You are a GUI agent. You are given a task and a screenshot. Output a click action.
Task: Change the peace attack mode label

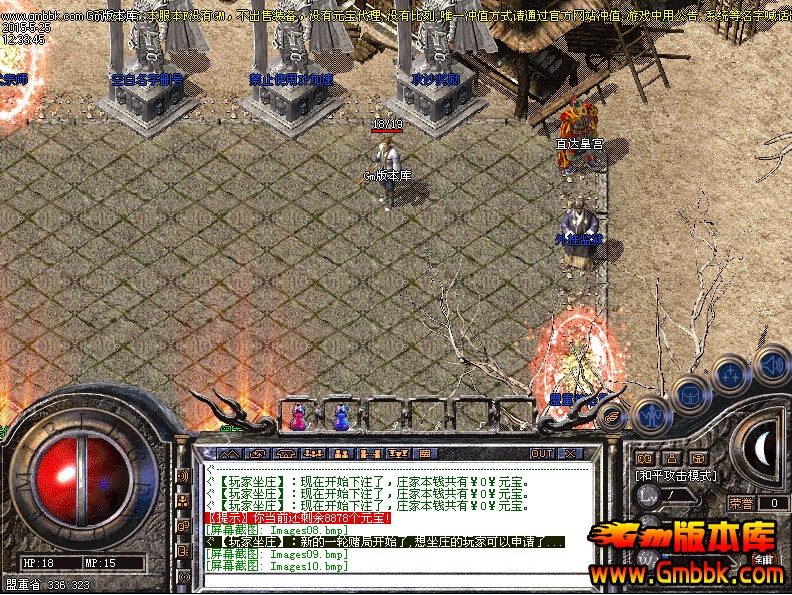(676, 475)
